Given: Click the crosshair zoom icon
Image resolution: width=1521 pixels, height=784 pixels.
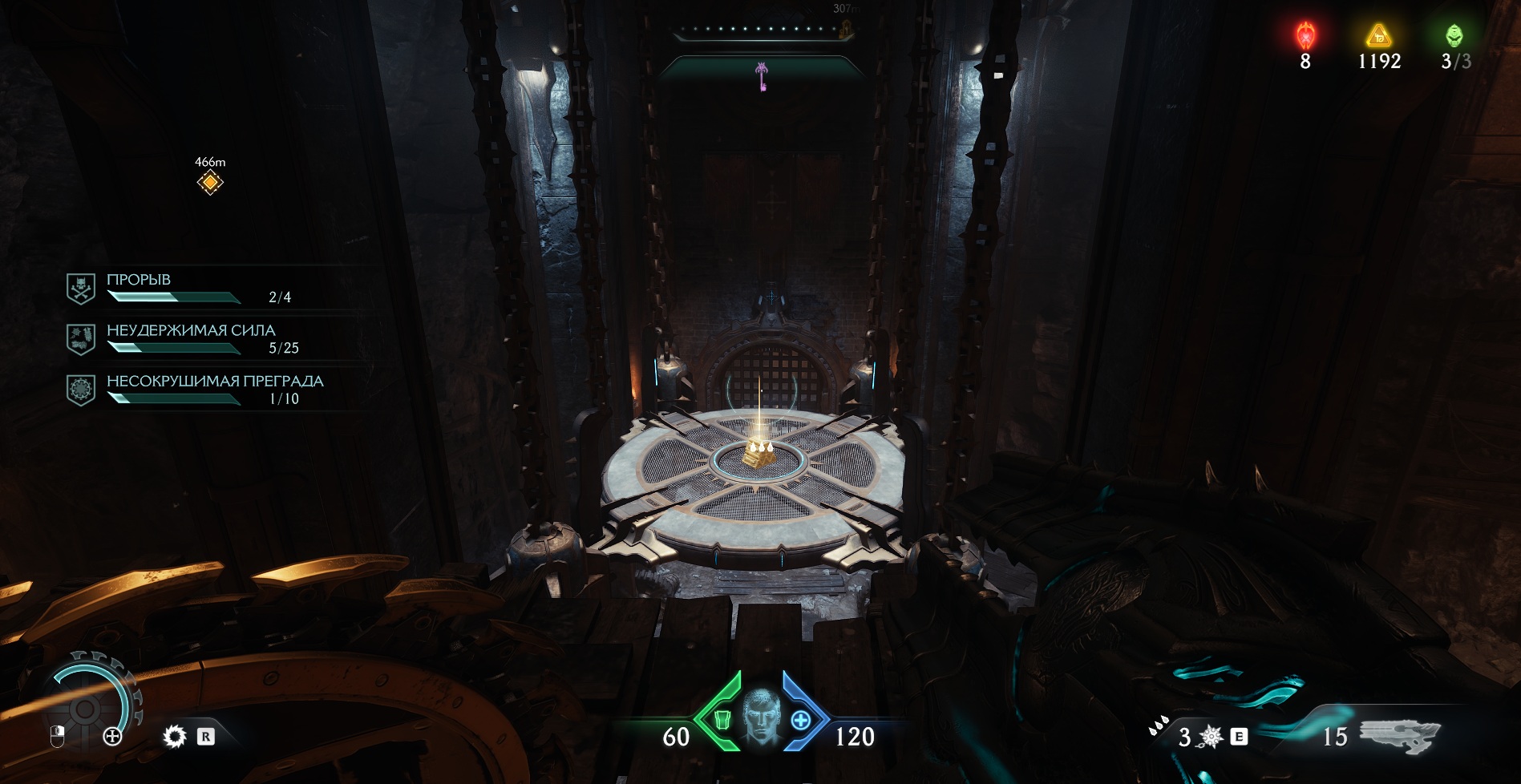Looking at the screenshot, I should coord(112,737).
